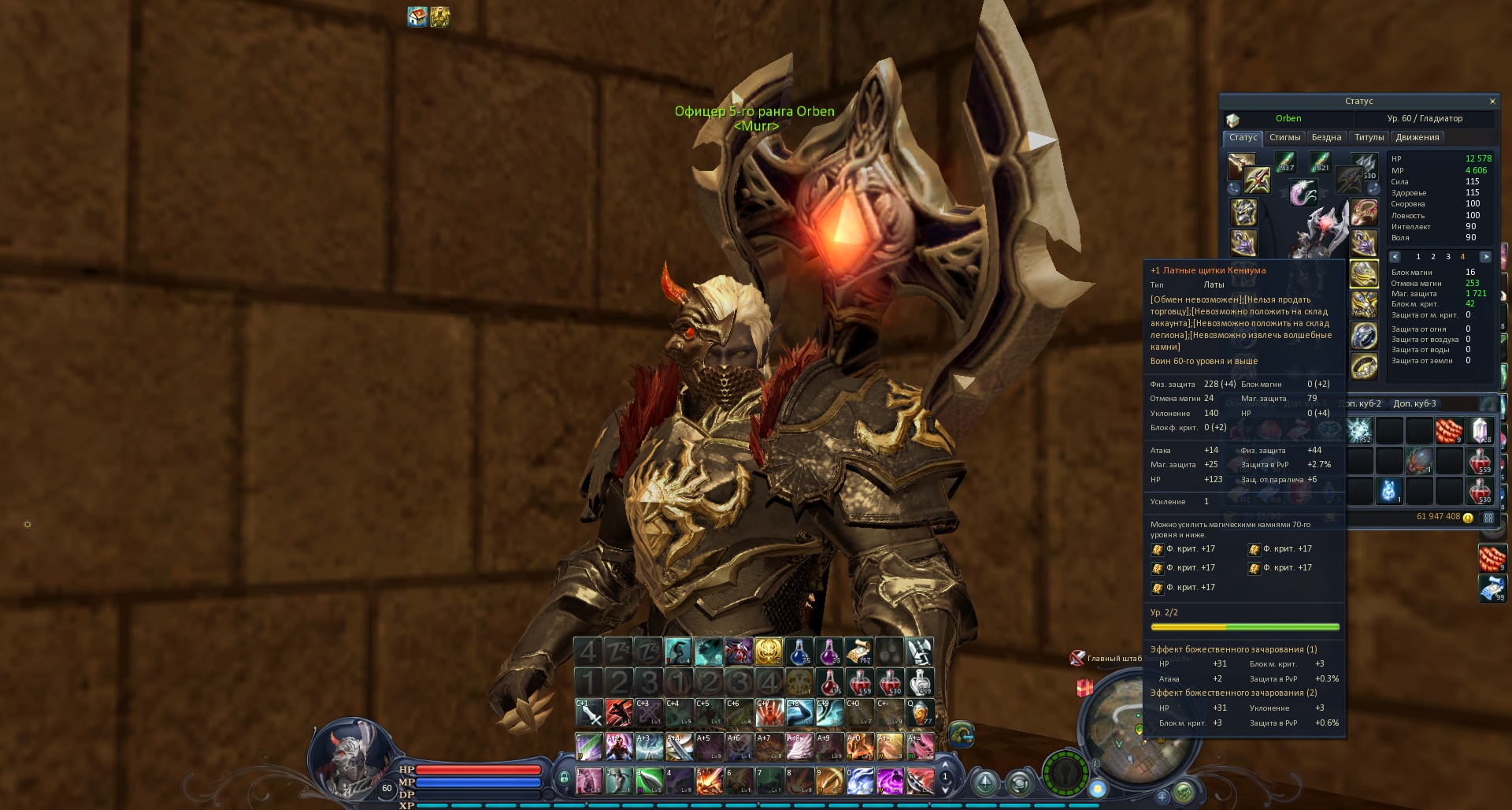This screenshot has width=1512, height=810.
Task: Activate the golden mask skill icon
Action: click(x=768, y=652)
